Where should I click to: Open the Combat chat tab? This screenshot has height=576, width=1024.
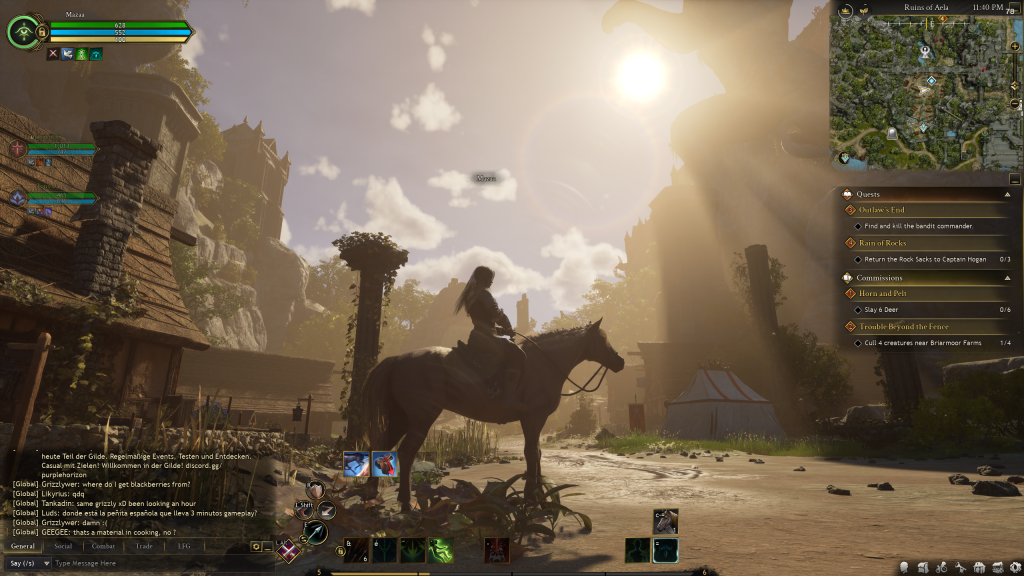pos(104,546)
